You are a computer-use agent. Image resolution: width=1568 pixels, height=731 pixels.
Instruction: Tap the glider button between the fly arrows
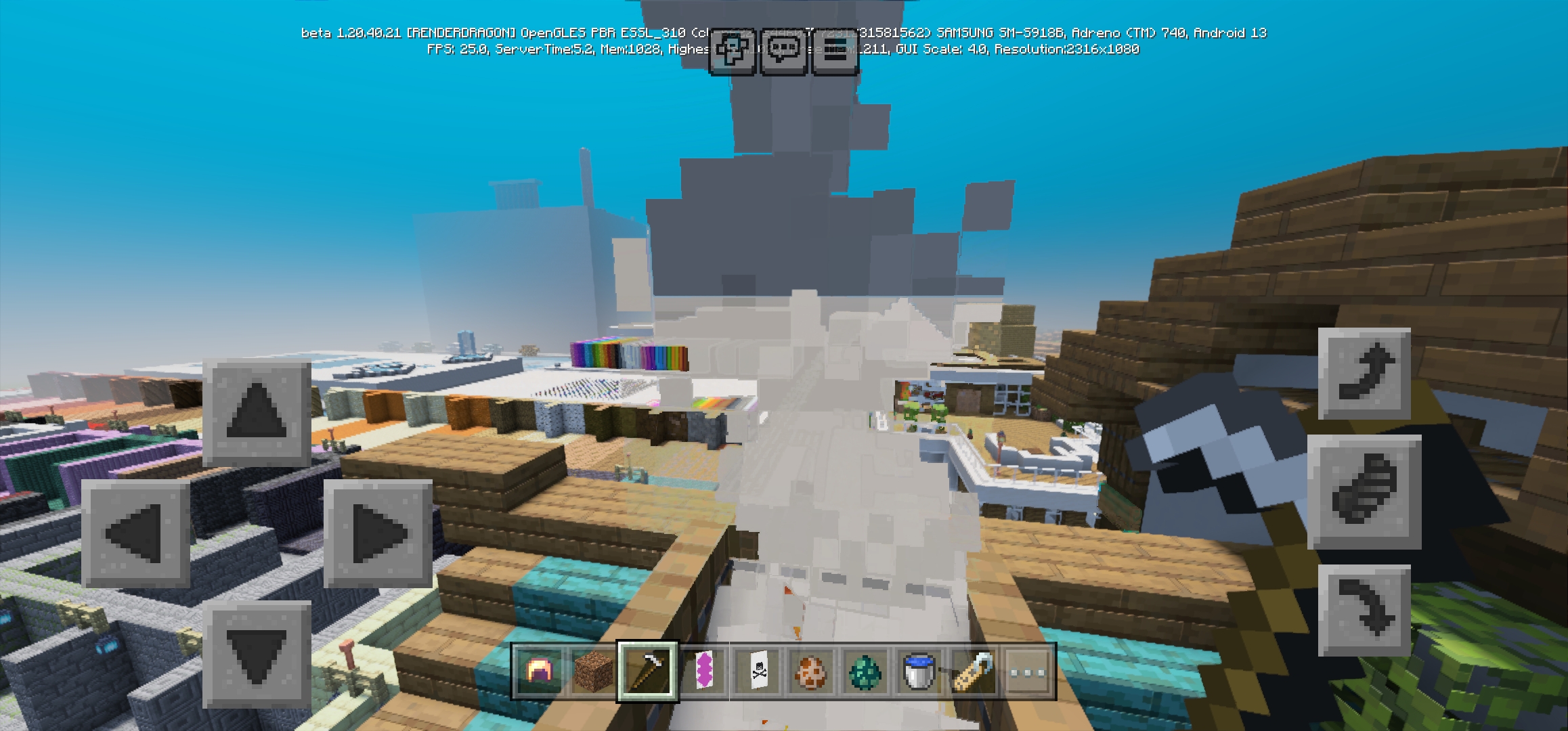point(1364,491)
